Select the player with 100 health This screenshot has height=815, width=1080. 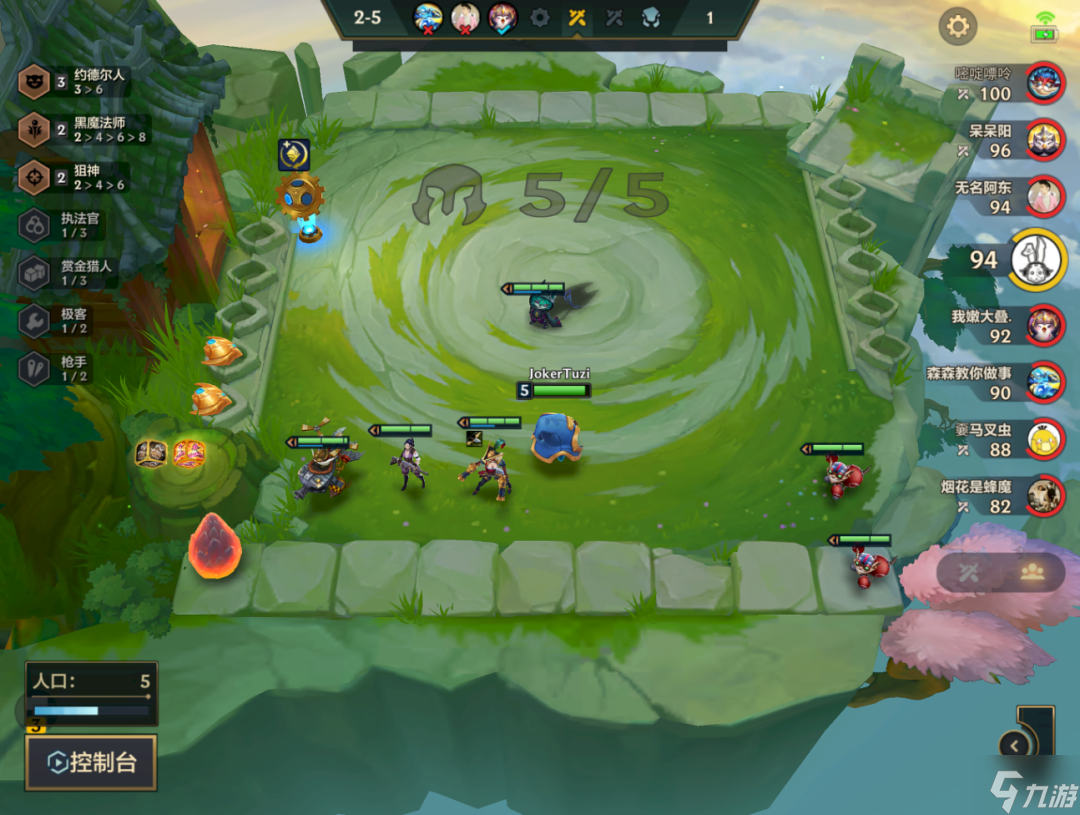[1045, 82]
